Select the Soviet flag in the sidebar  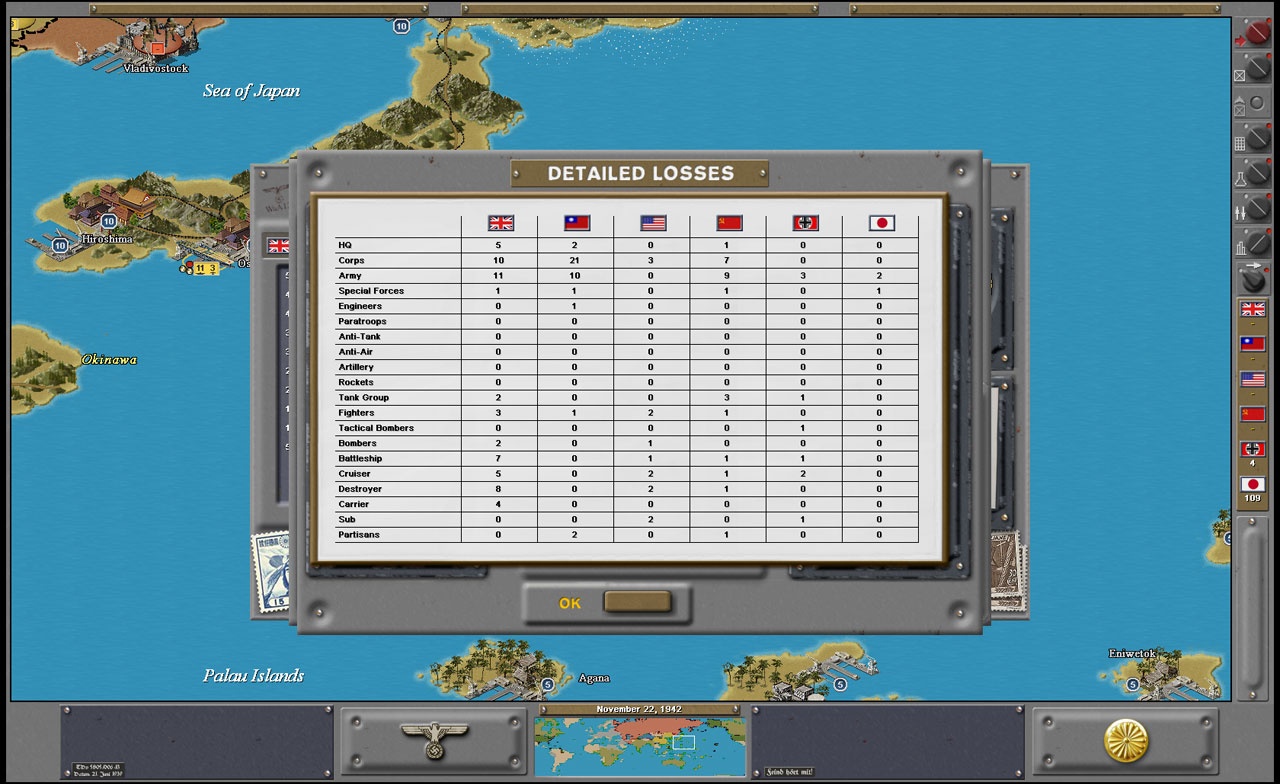tap(1253, 414)
